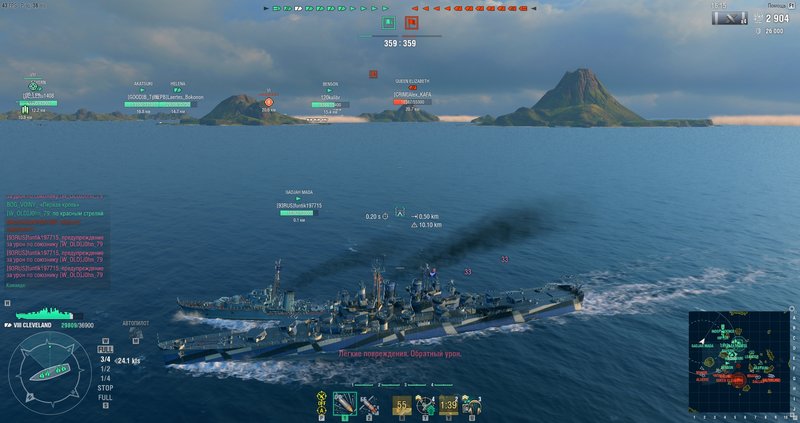Open the tactical minimap
This screenshot has height=423, width=800.
tap(741, 362)
